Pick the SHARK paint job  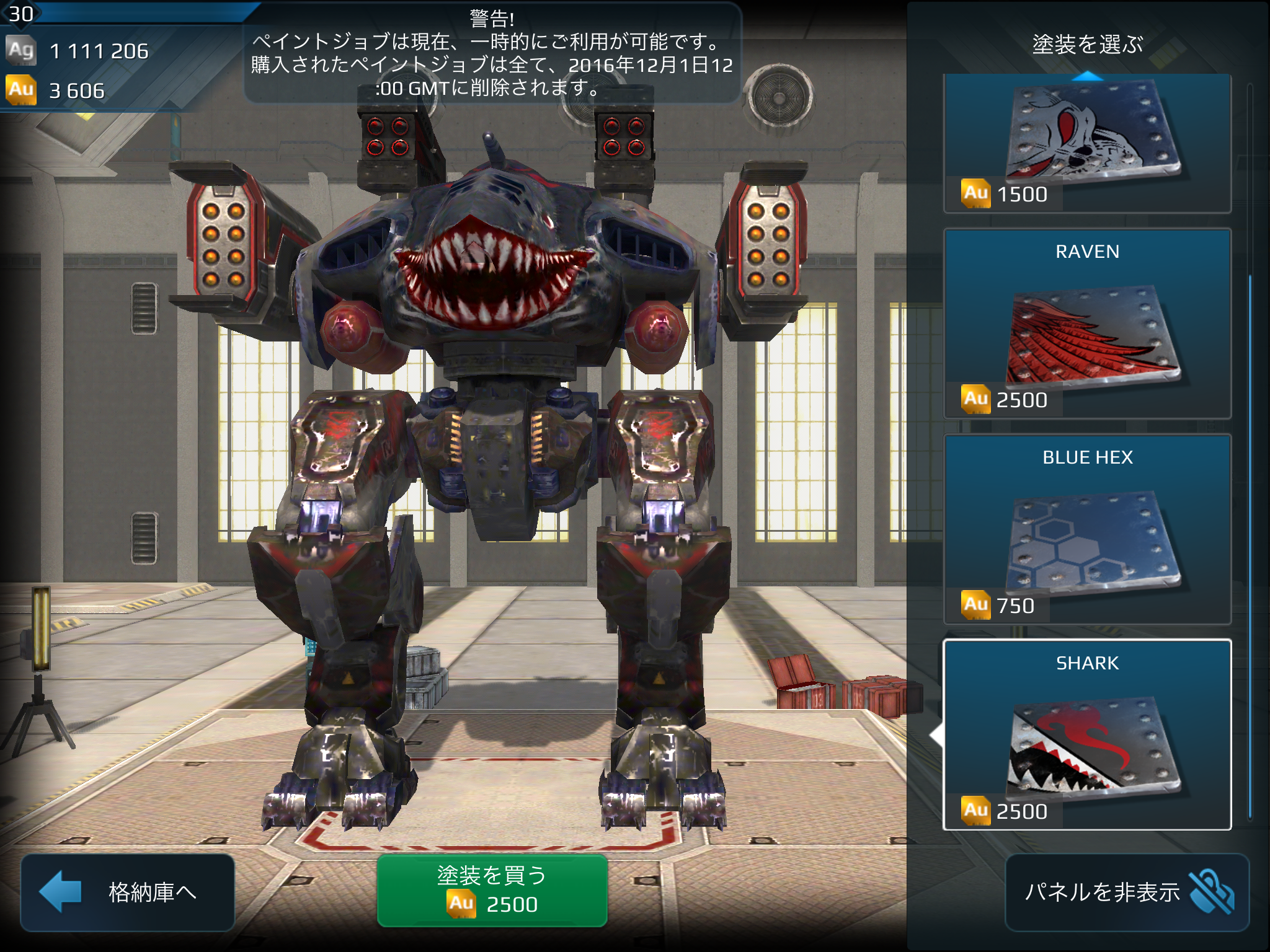(1087, 735)
